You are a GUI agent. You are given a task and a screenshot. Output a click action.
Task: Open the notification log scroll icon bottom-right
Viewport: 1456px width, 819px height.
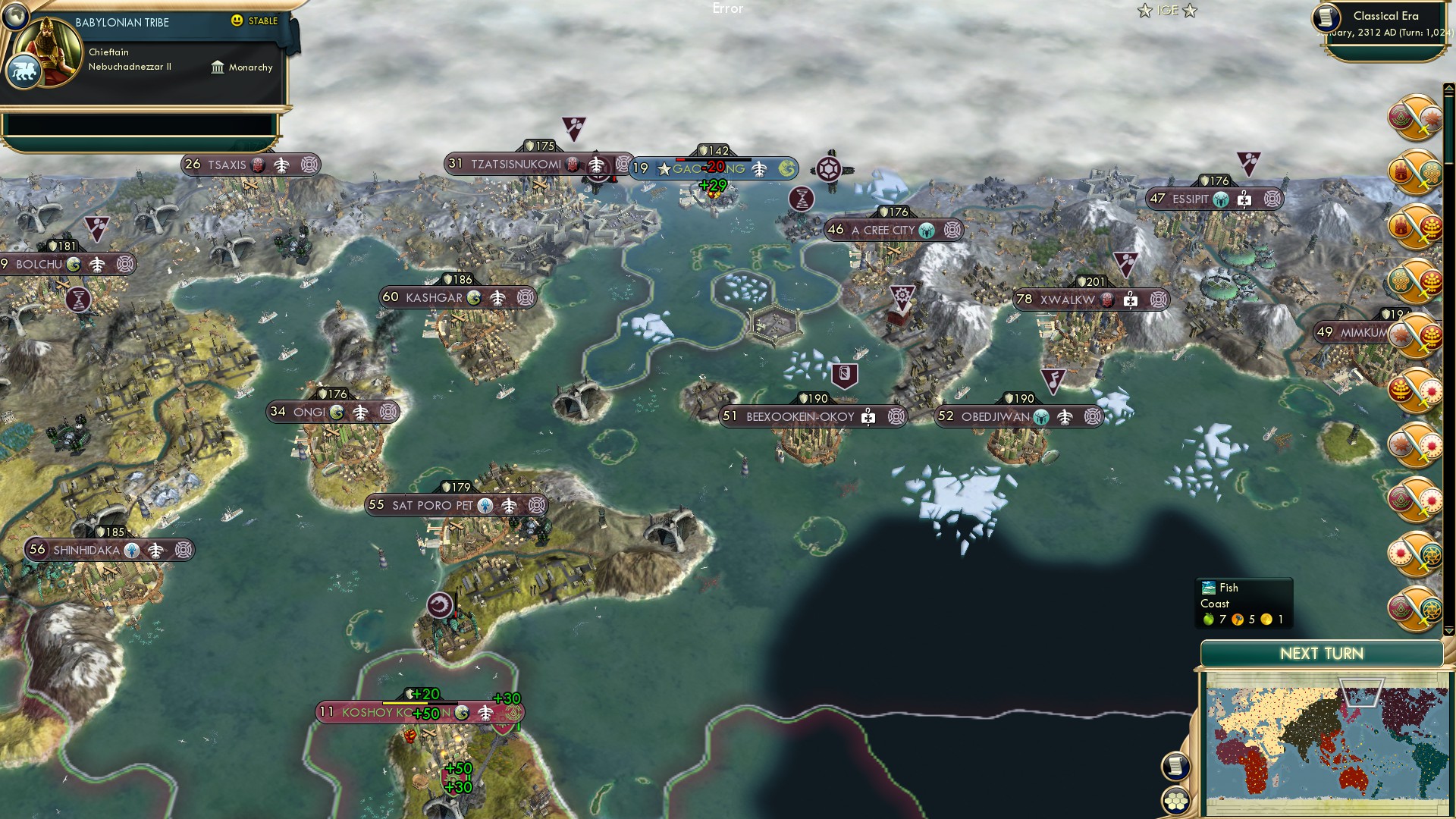pyautogui.click(x=1175, y=767)
